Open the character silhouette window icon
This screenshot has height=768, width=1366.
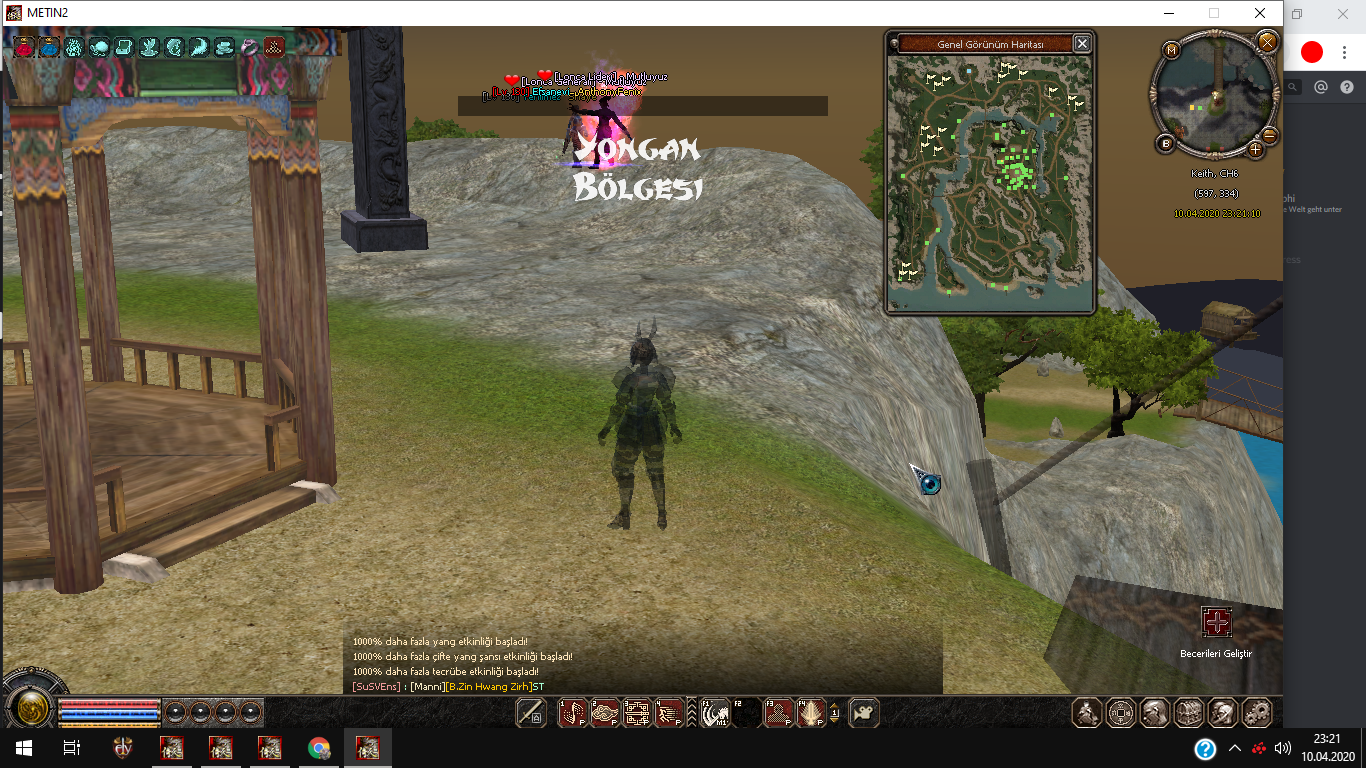pyautogui.click(x=1087, y=712)
